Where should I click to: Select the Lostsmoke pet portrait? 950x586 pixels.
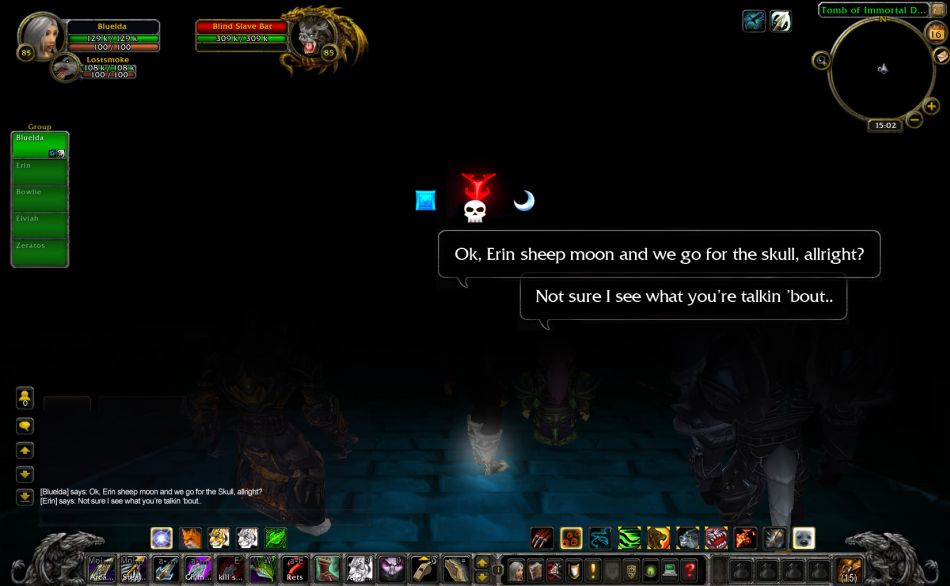(65, 68)
